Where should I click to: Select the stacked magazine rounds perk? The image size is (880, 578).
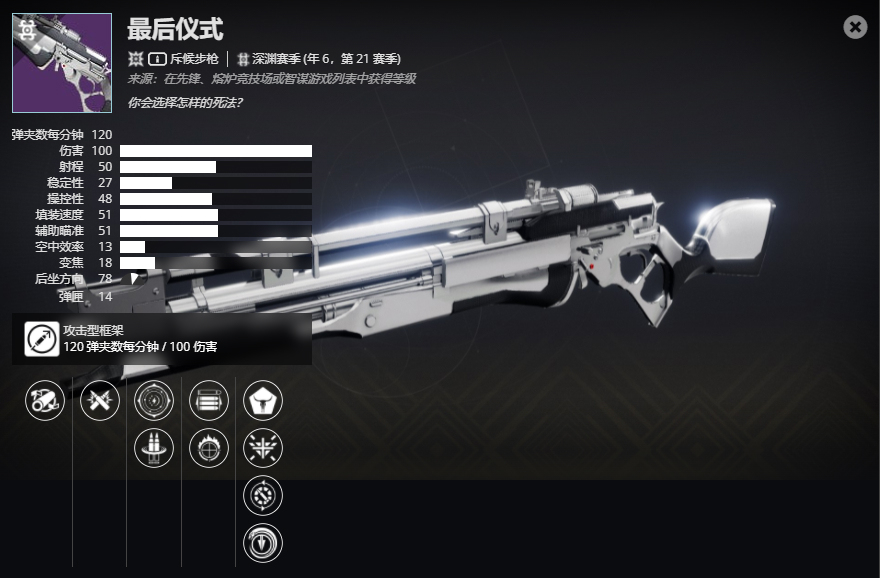(209, 401)
